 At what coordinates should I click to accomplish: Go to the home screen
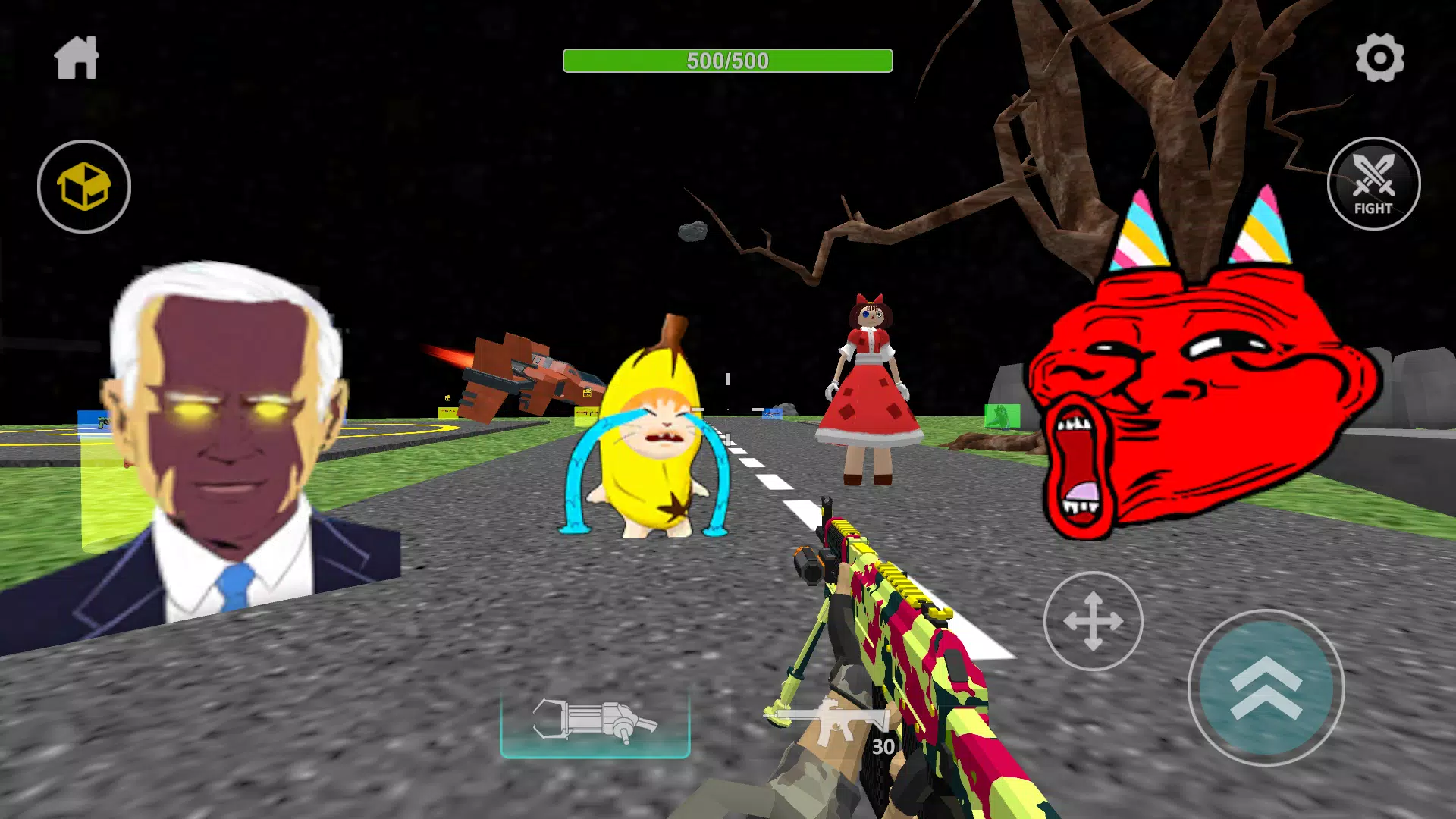tap(77, 58)
